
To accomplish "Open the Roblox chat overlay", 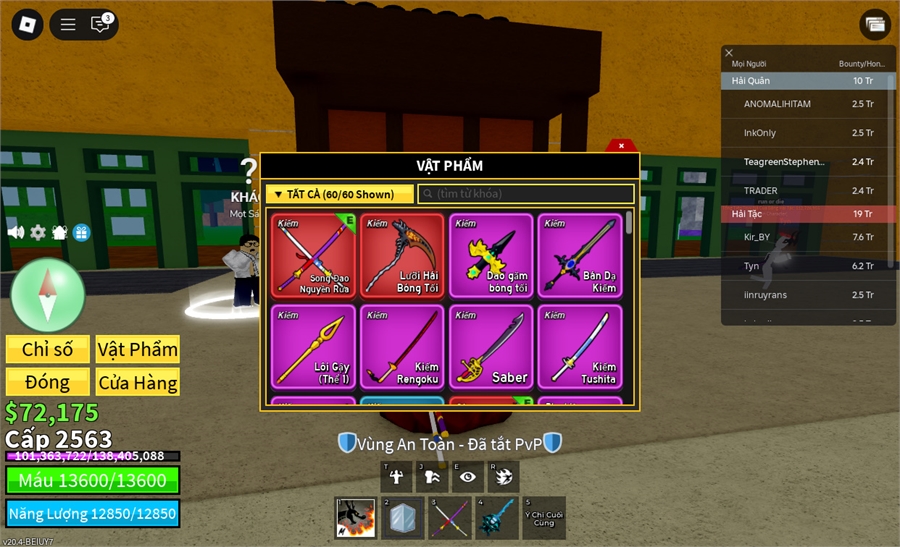I will pyautogui.click(x=100, y=25).
